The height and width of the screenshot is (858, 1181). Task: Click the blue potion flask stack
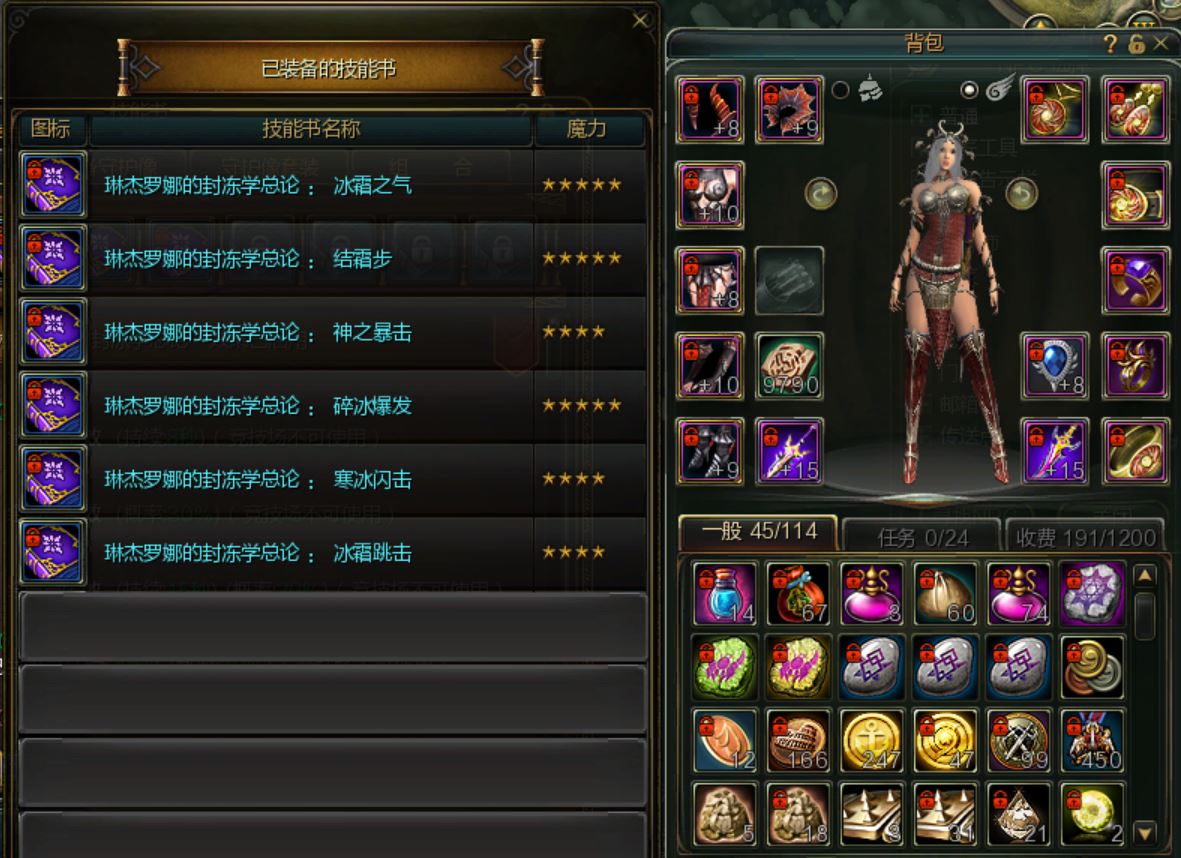pyautogui.click(x=725, y=594)
